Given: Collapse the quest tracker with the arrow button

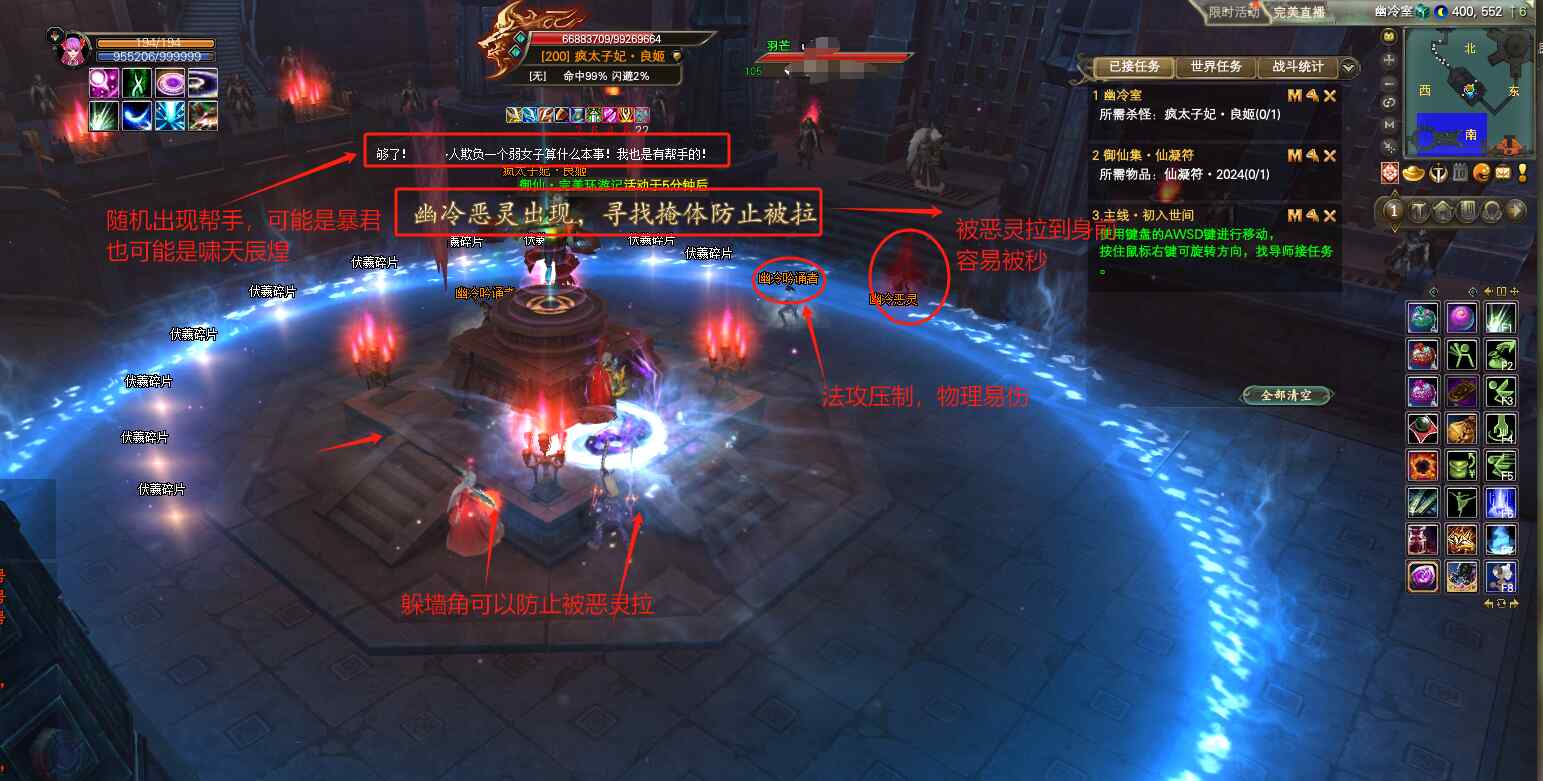Looking at the screenshot, I should pos(1349,68).
